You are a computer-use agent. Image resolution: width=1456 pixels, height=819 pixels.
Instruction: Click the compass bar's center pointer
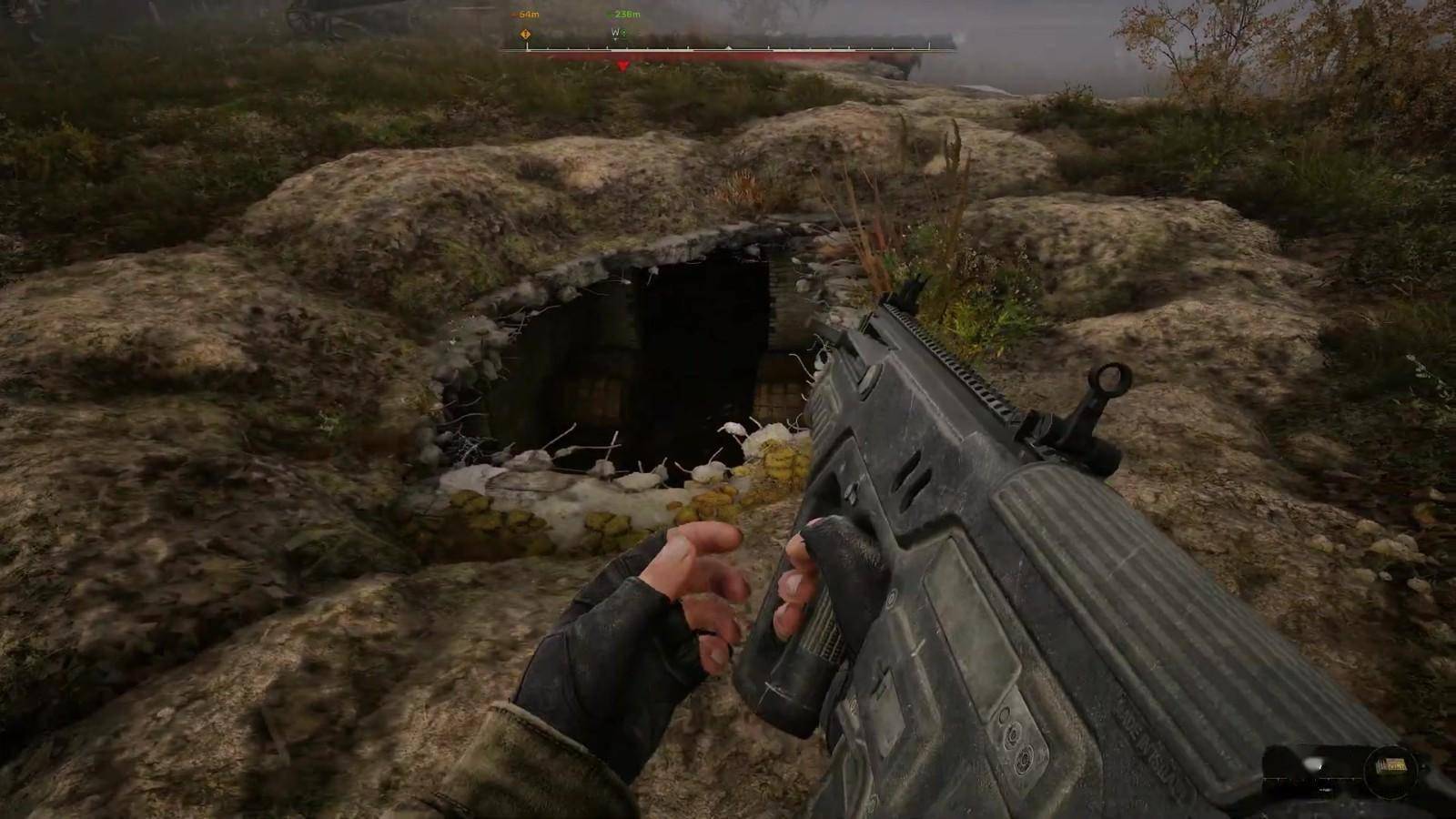728,46
